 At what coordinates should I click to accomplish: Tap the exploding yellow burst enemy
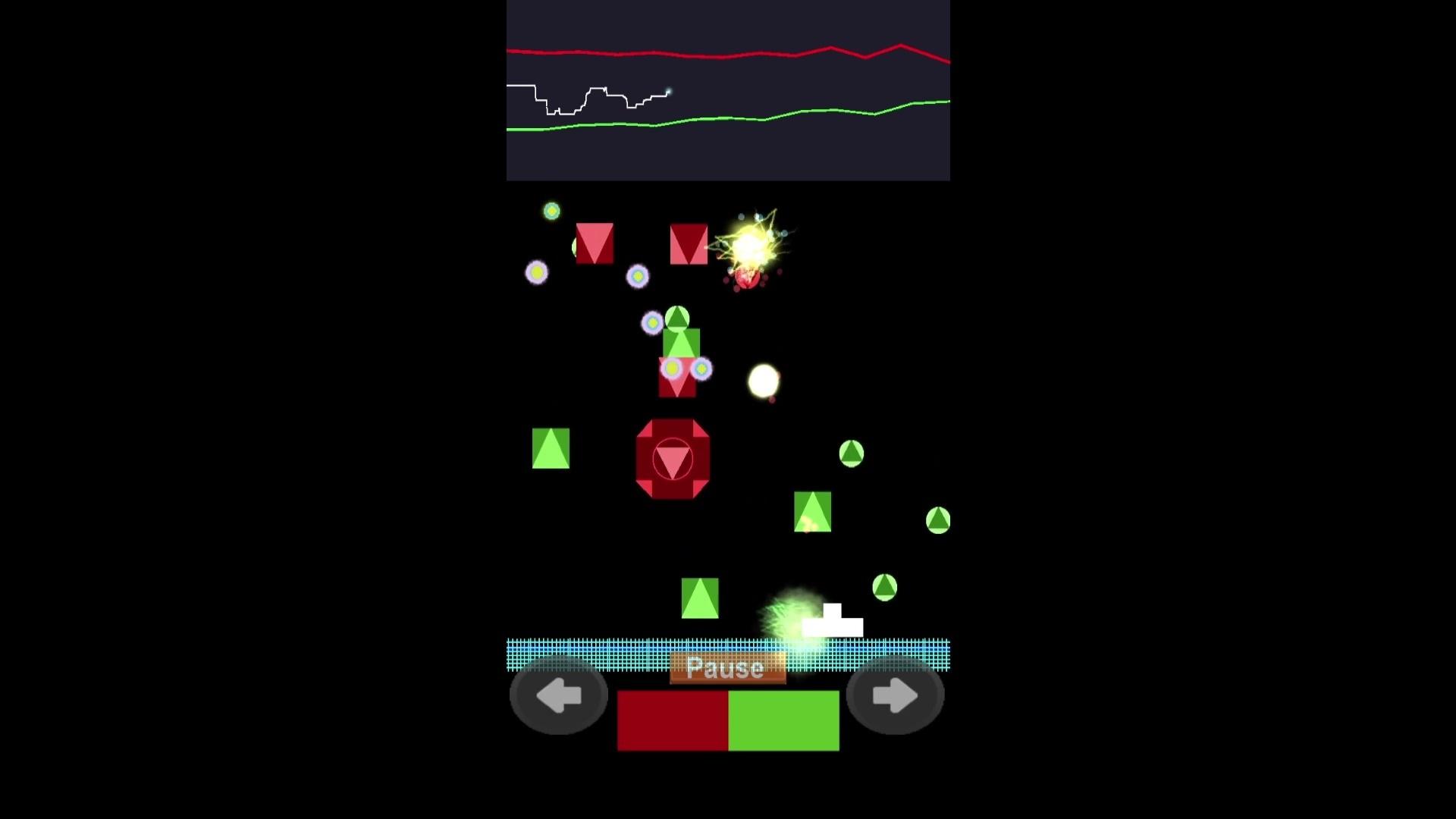coord(751,246)
